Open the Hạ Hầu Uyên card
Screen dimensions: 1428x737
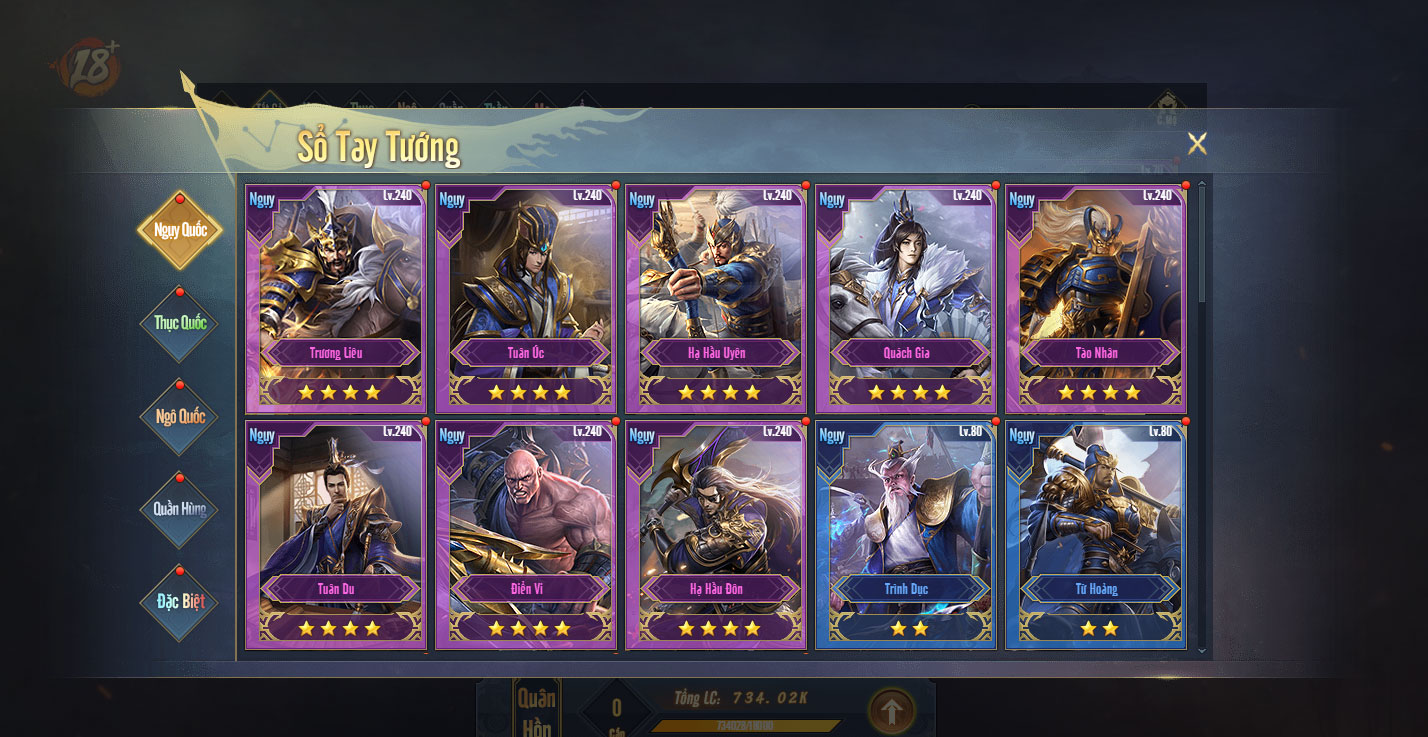[716, 297]
